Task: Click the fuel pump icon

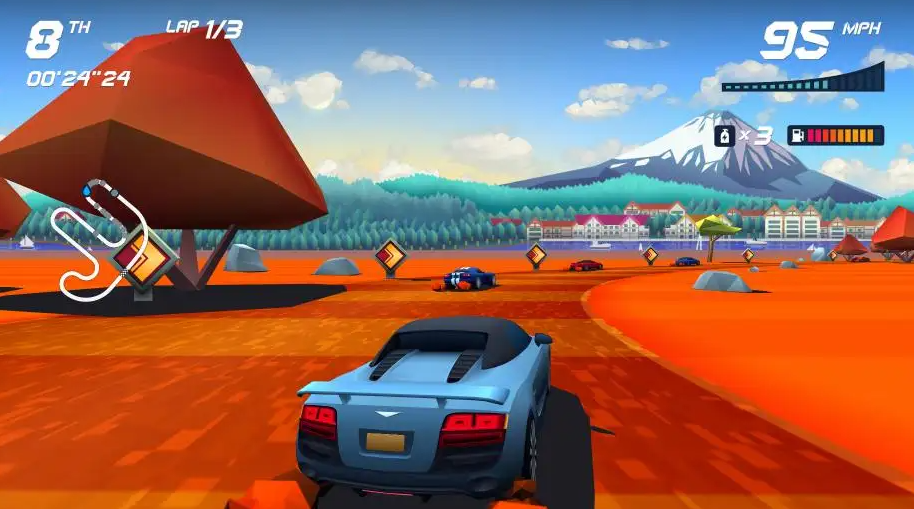Action: coord(797,135)
